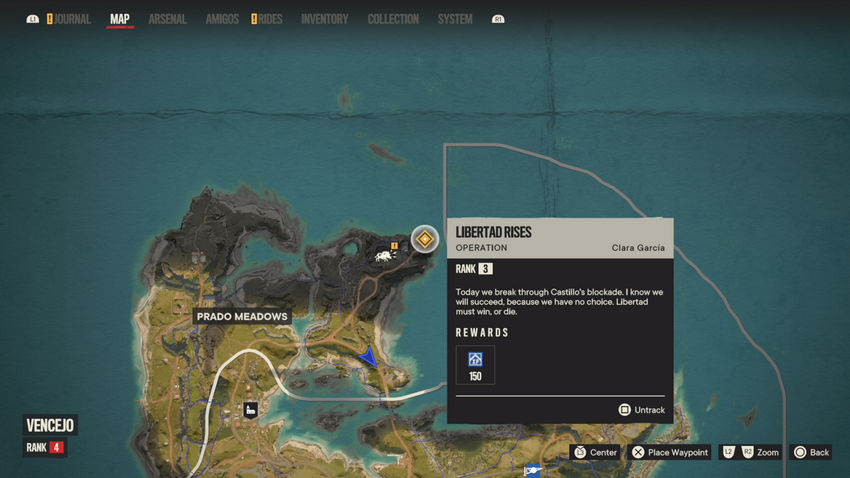
Task: Click the blue player arrow marker
Action: tap(370, 355)
